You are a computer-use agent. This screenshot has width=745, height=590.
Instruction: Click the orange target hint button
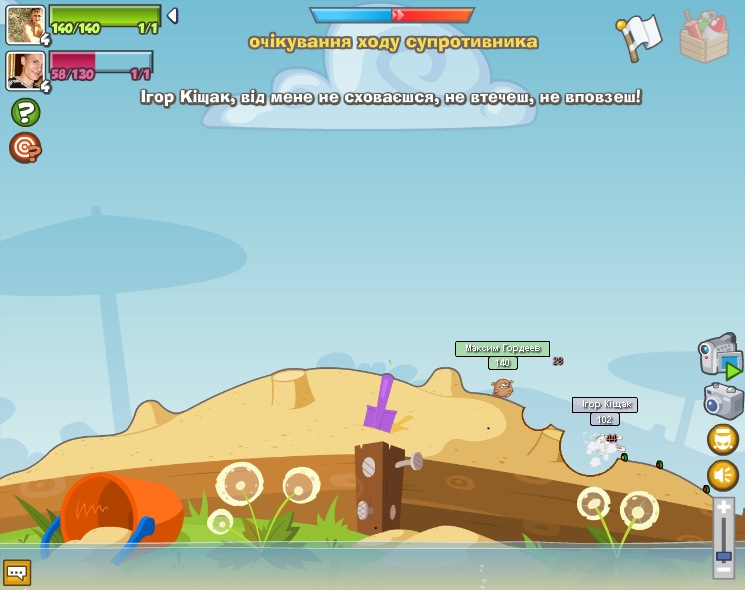[x=25, y=148]
